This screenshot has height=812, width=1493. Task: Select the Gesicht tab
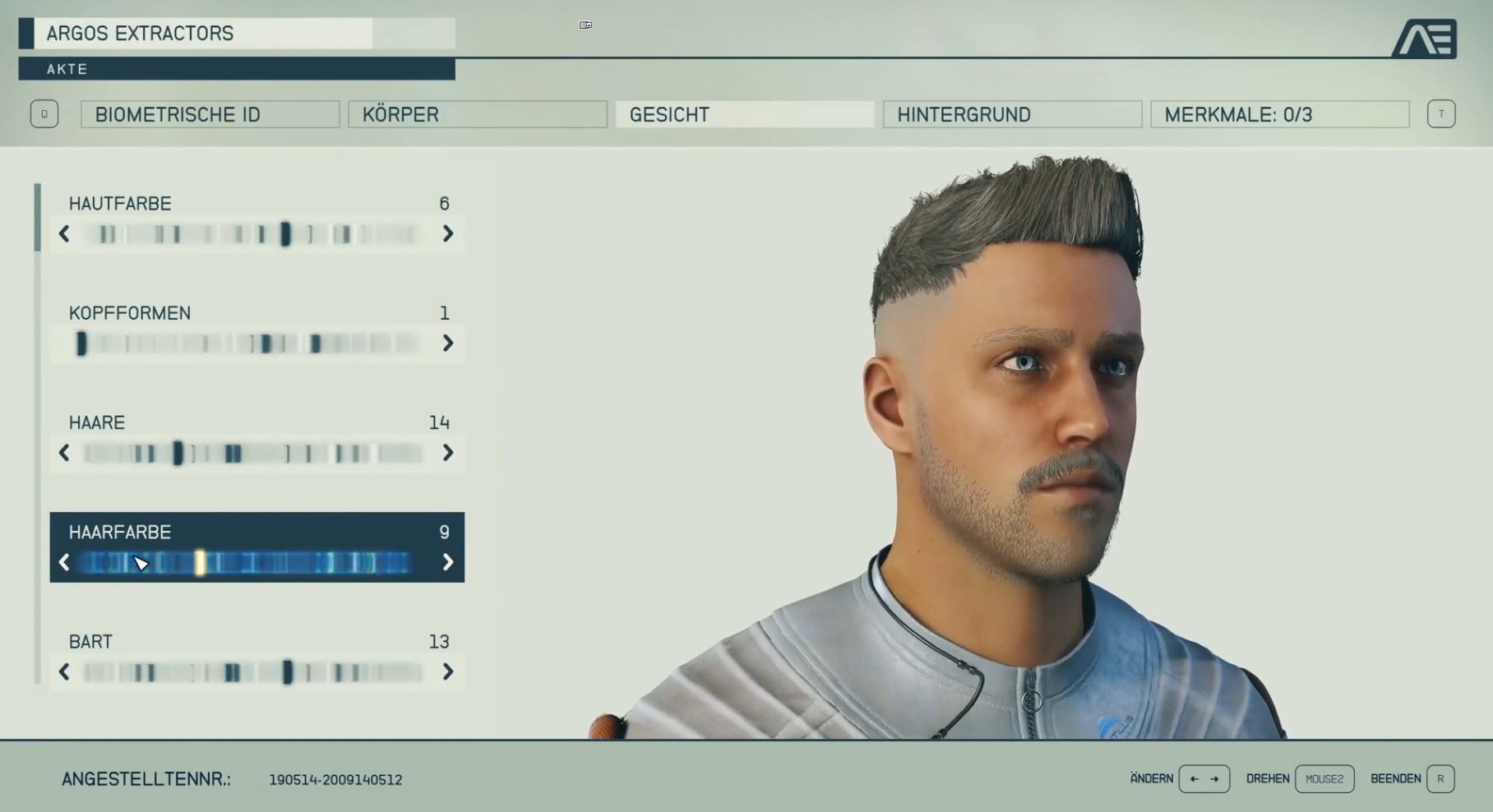coord(744,114)
